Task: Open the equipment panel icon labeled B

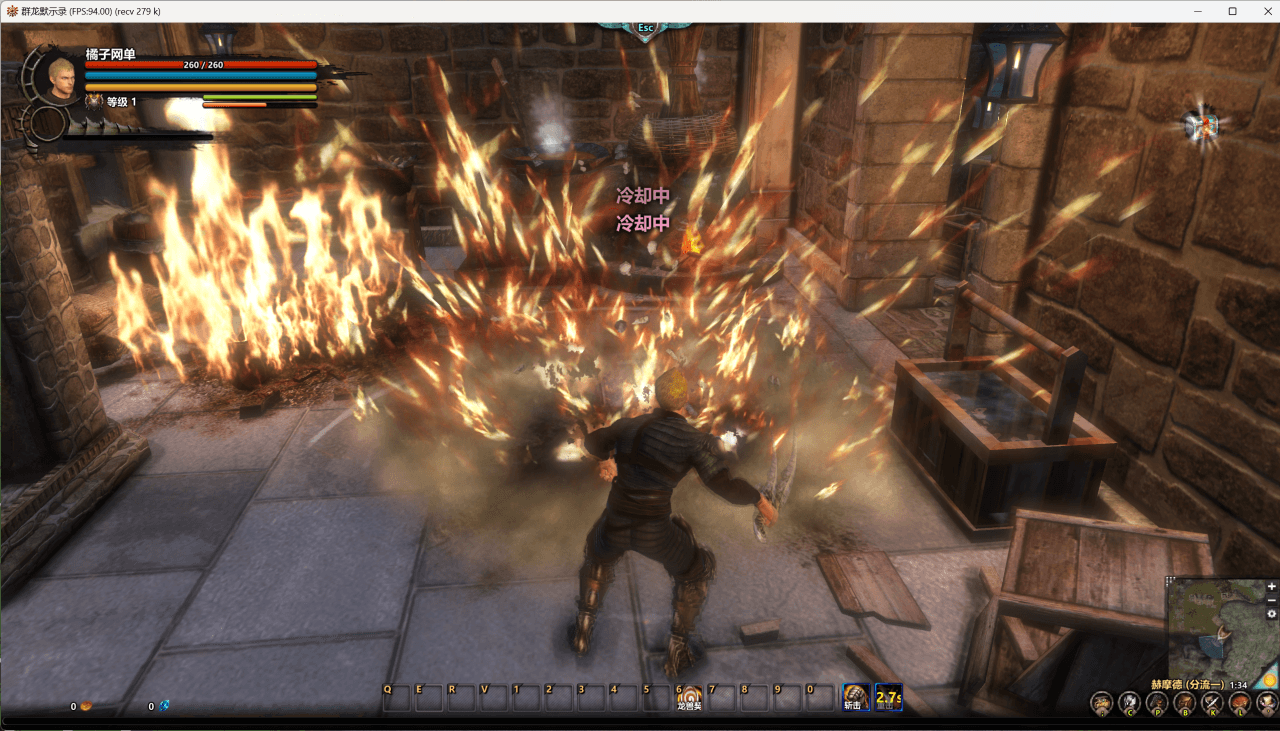Action: pyautogui.click(x=1184, y=701)
